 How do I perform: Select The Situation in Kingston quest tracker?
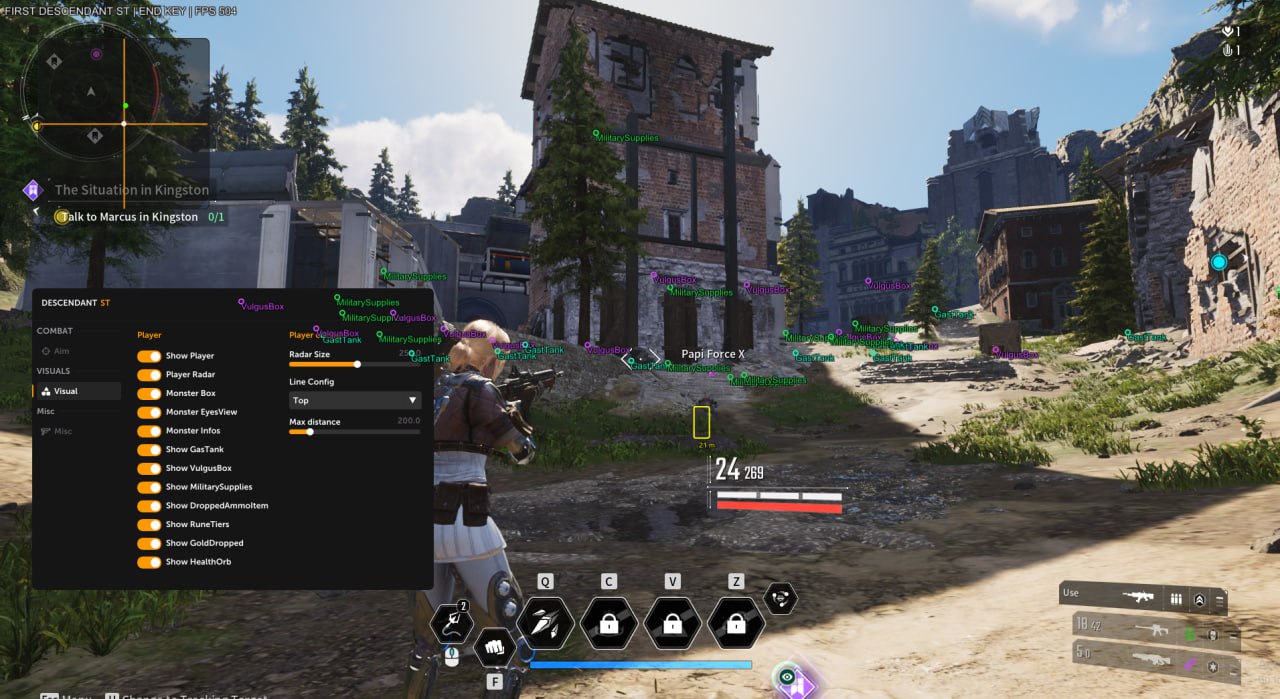point(131,190)
